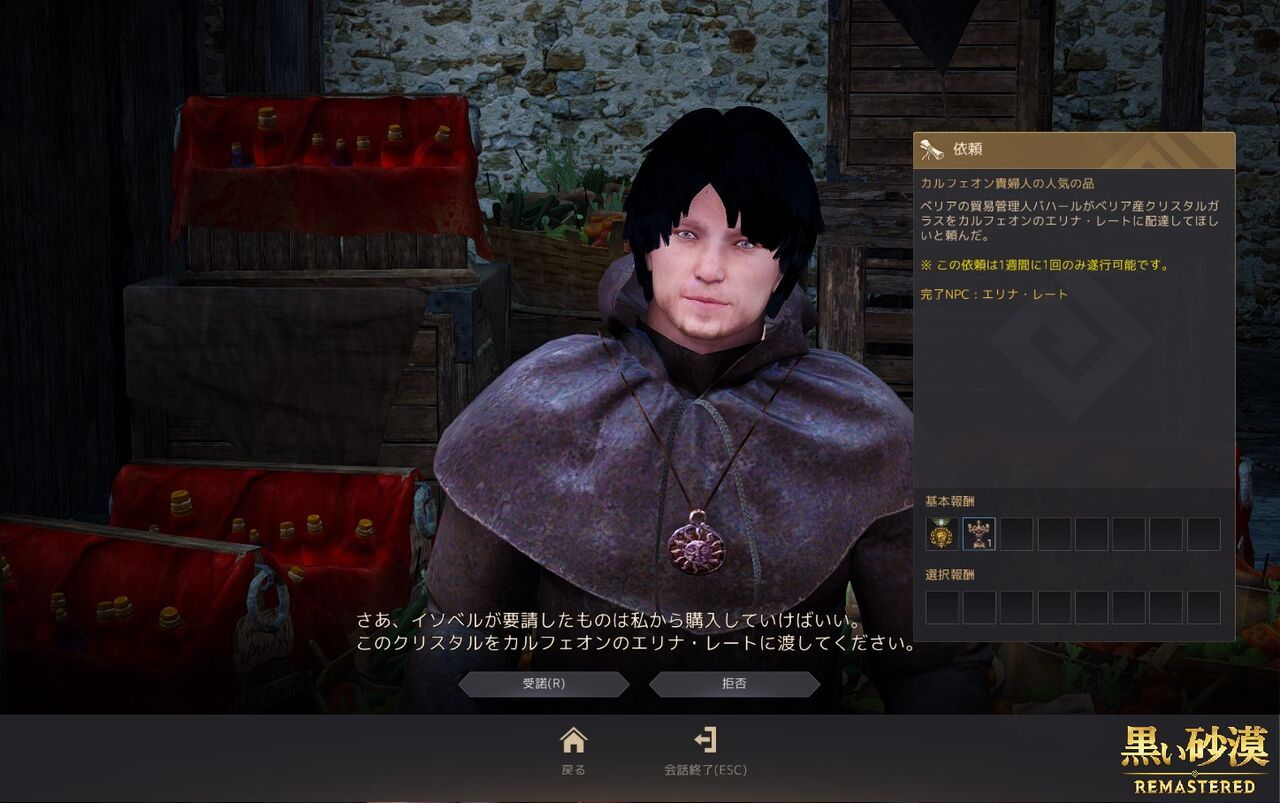This screenshot has width=1280, height=803.
Task: Click the 戻る label under the home icon
Action: 573,771
